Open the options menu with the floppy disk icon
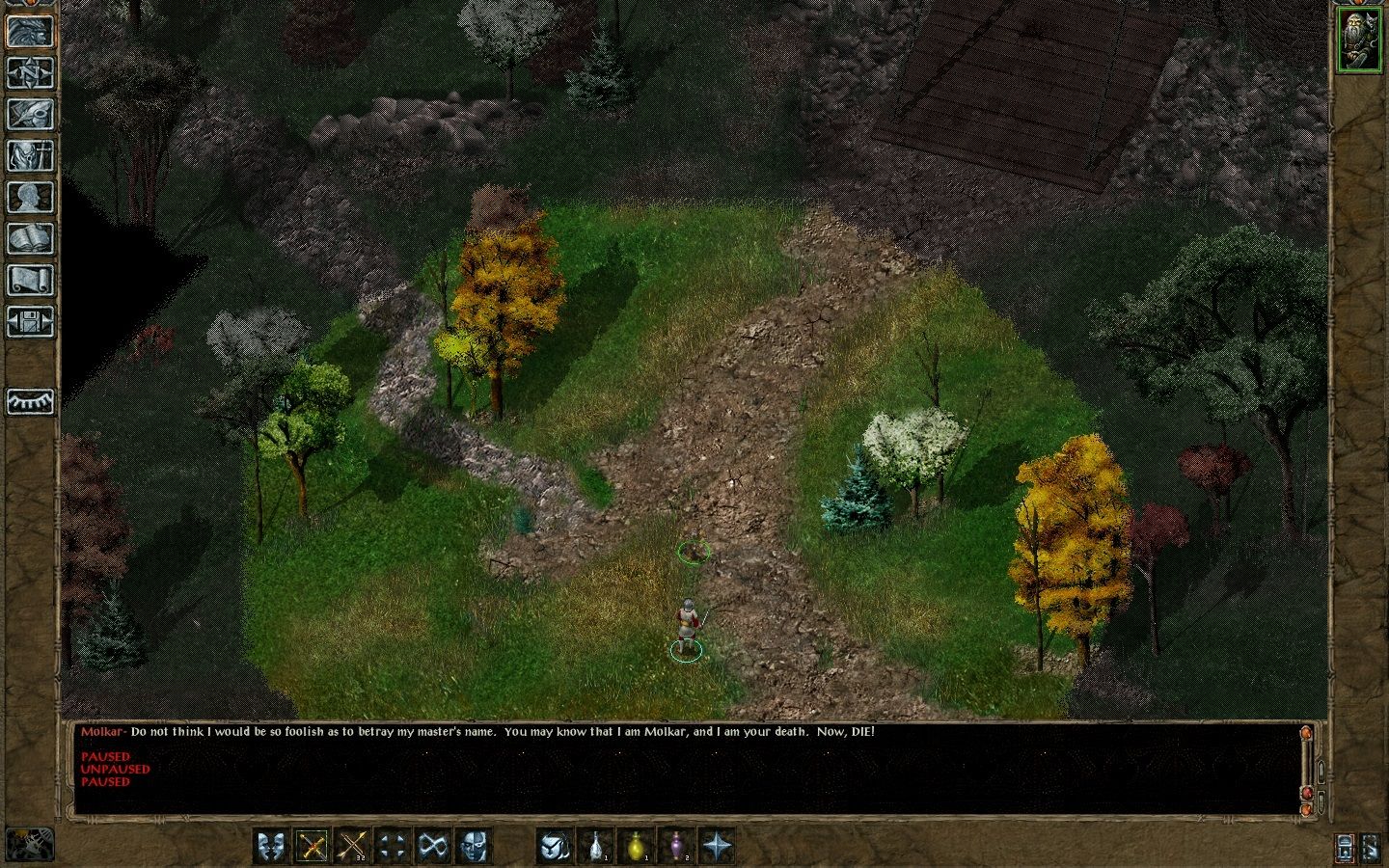This screenshot has height=868, width=1389. click(30, 321)
